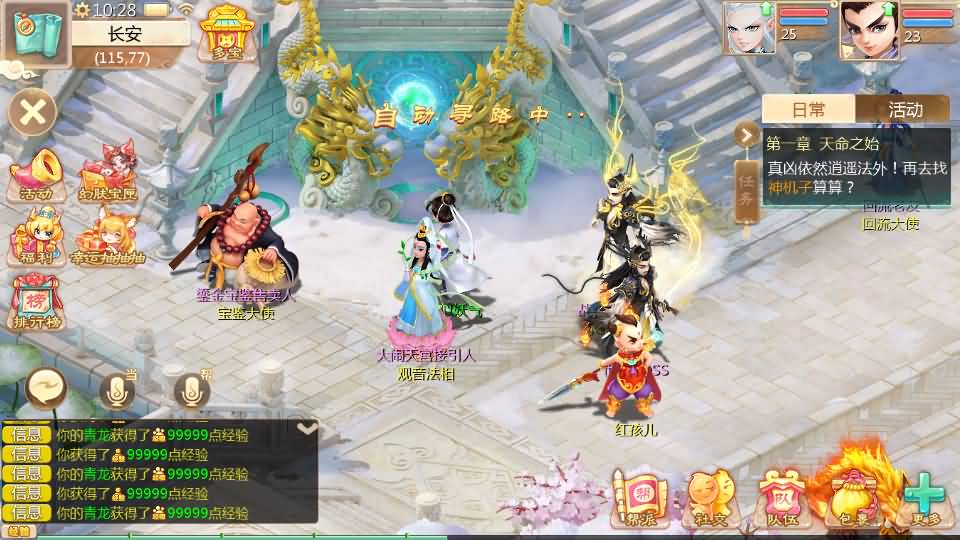The image size is (960, 540).
Task: Activate the 当 current-channel voice microphone
Action: coord(117,390)
